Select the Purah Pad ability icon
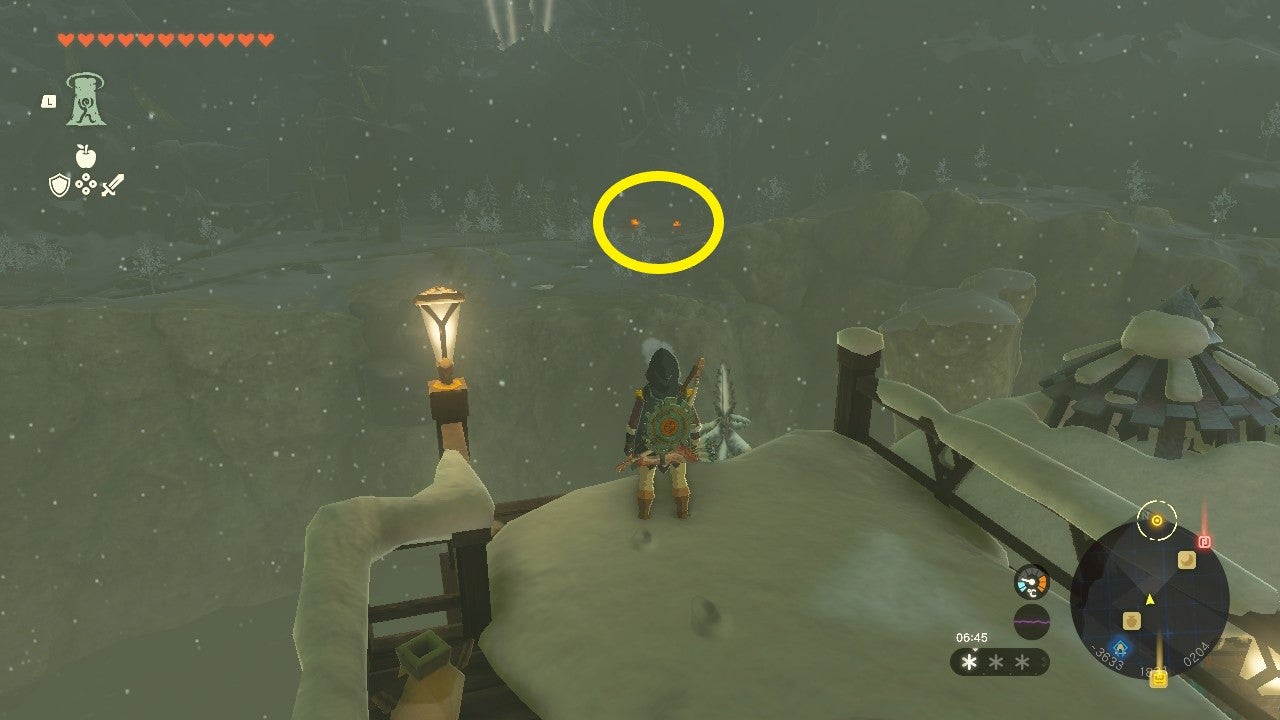 [x=85, y=100]
